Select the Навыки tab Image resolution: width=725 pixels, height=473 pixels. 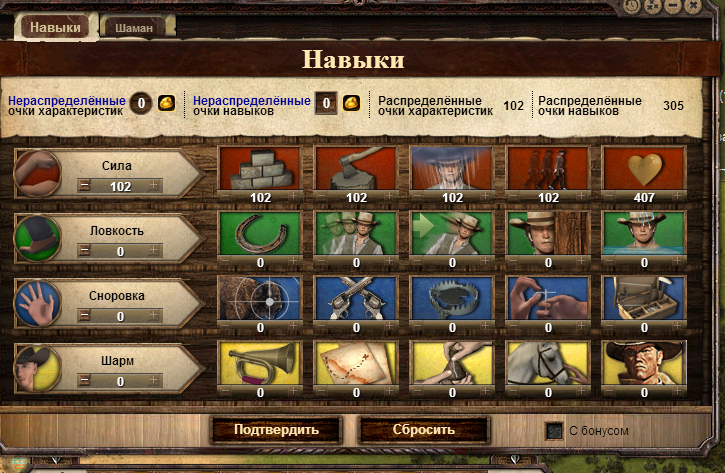click(x=55, y=27)
